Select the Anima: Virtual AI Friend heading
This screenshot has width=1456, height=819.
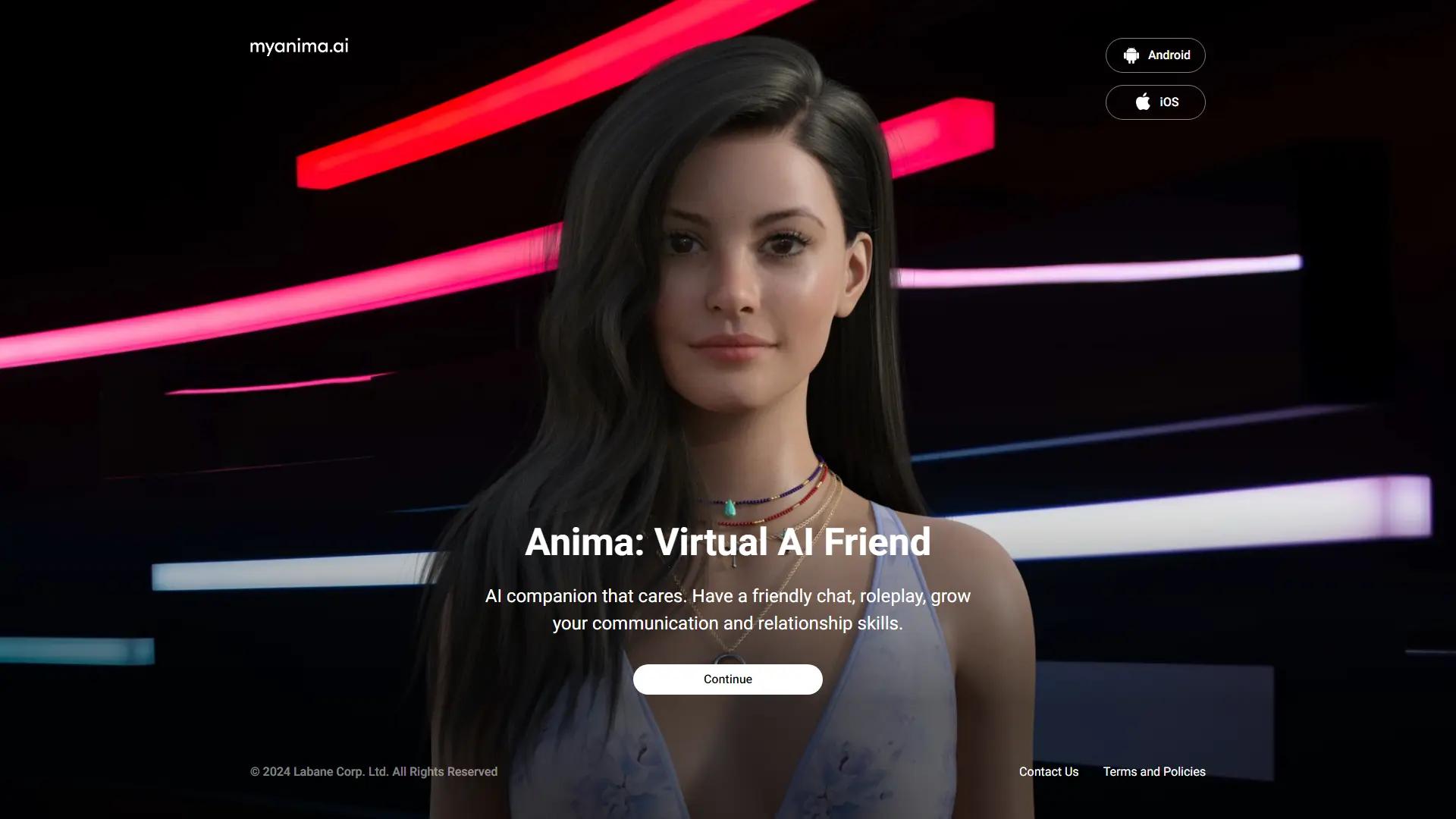(727, 541)
